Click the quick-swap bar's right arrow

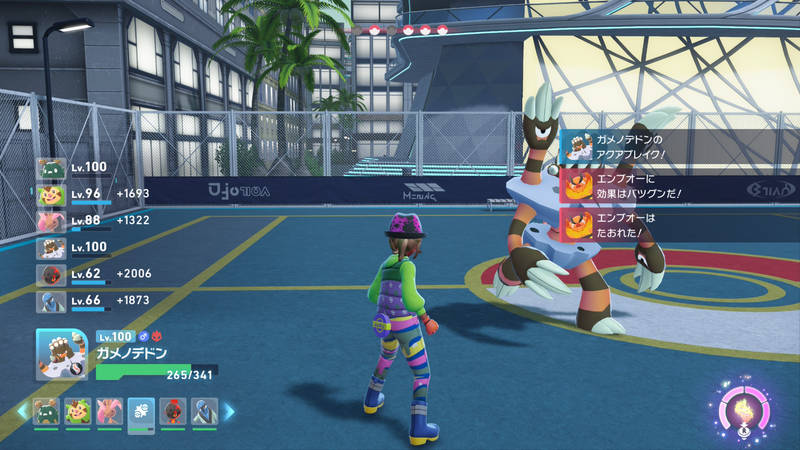(229, 410)
